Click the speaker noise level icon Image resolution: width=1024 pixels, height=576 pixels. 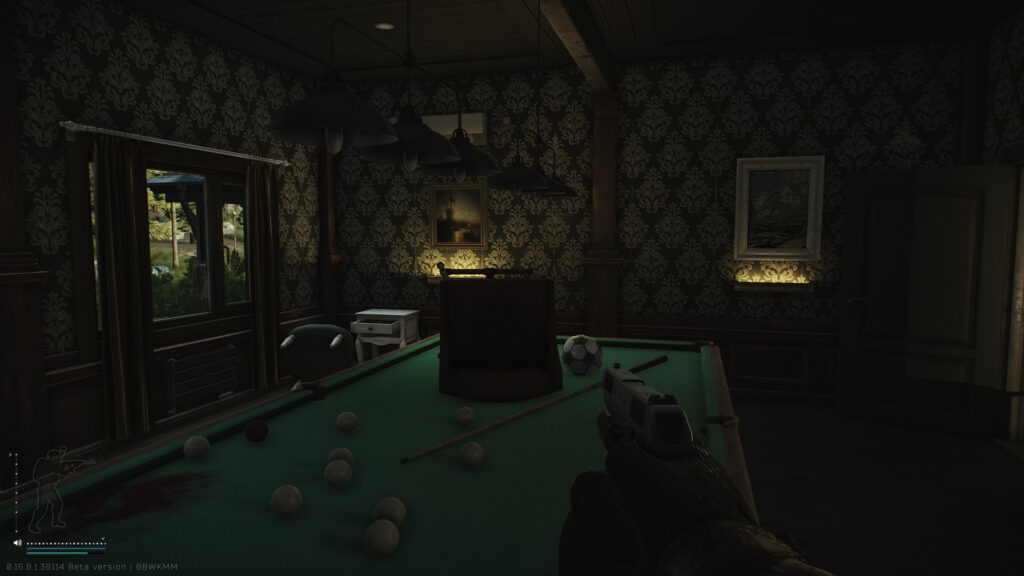pyautogui.click(x=18, y=543)
